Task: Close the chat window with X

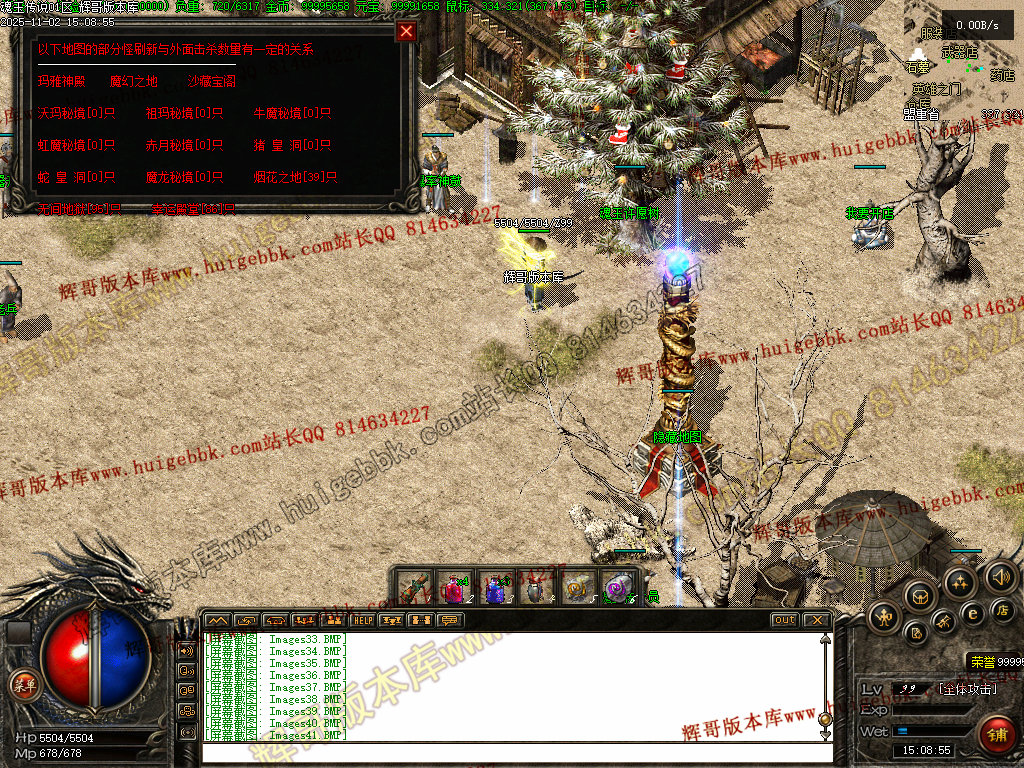Action: pyautogui.click(x=817, y=620)
